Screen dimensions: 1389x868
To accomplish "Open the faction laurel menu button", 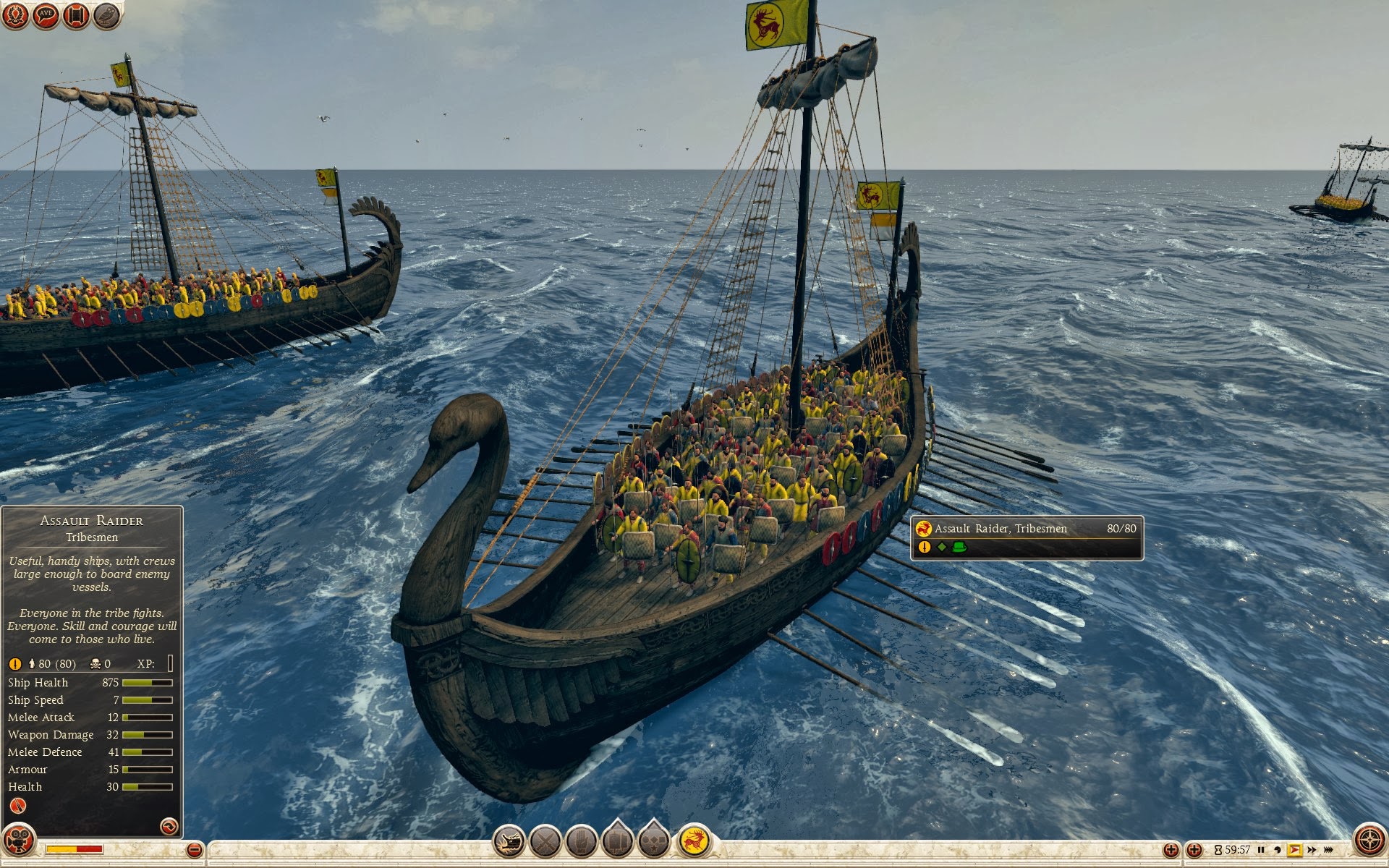I will (15, 15).
